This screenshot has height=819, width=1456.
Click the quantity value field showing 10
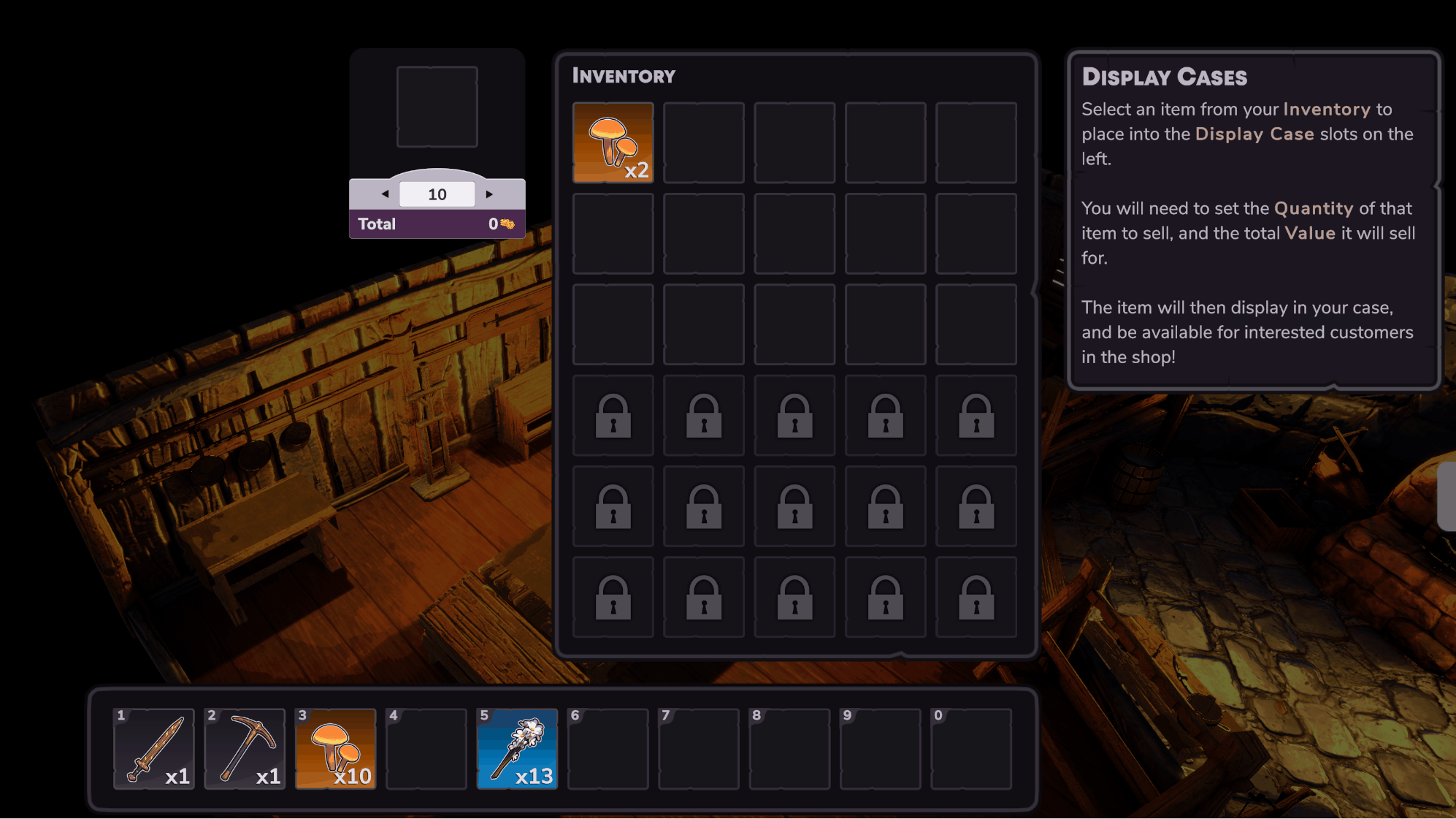point(437,194)
